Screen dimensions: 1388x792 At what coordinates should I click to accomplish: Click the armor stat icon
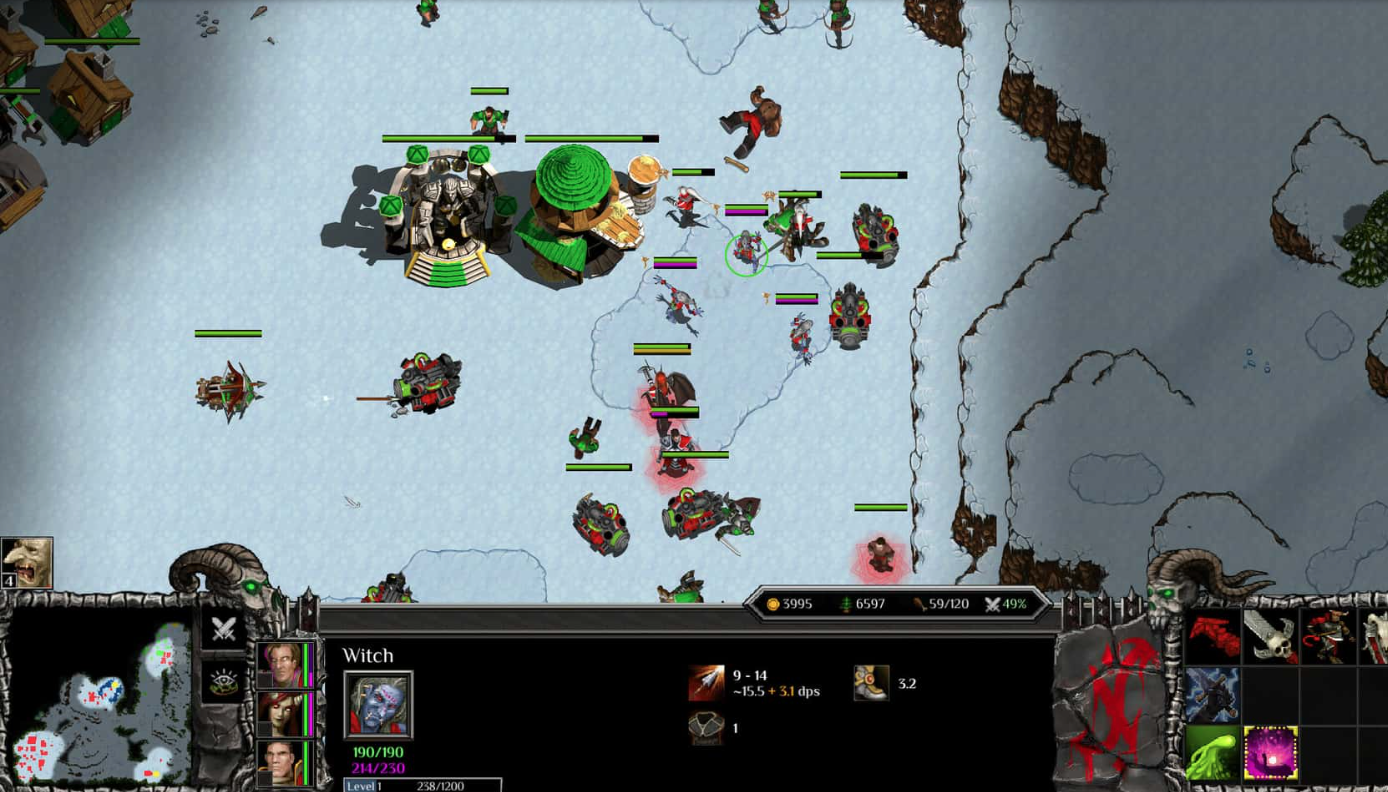(706, 728)
